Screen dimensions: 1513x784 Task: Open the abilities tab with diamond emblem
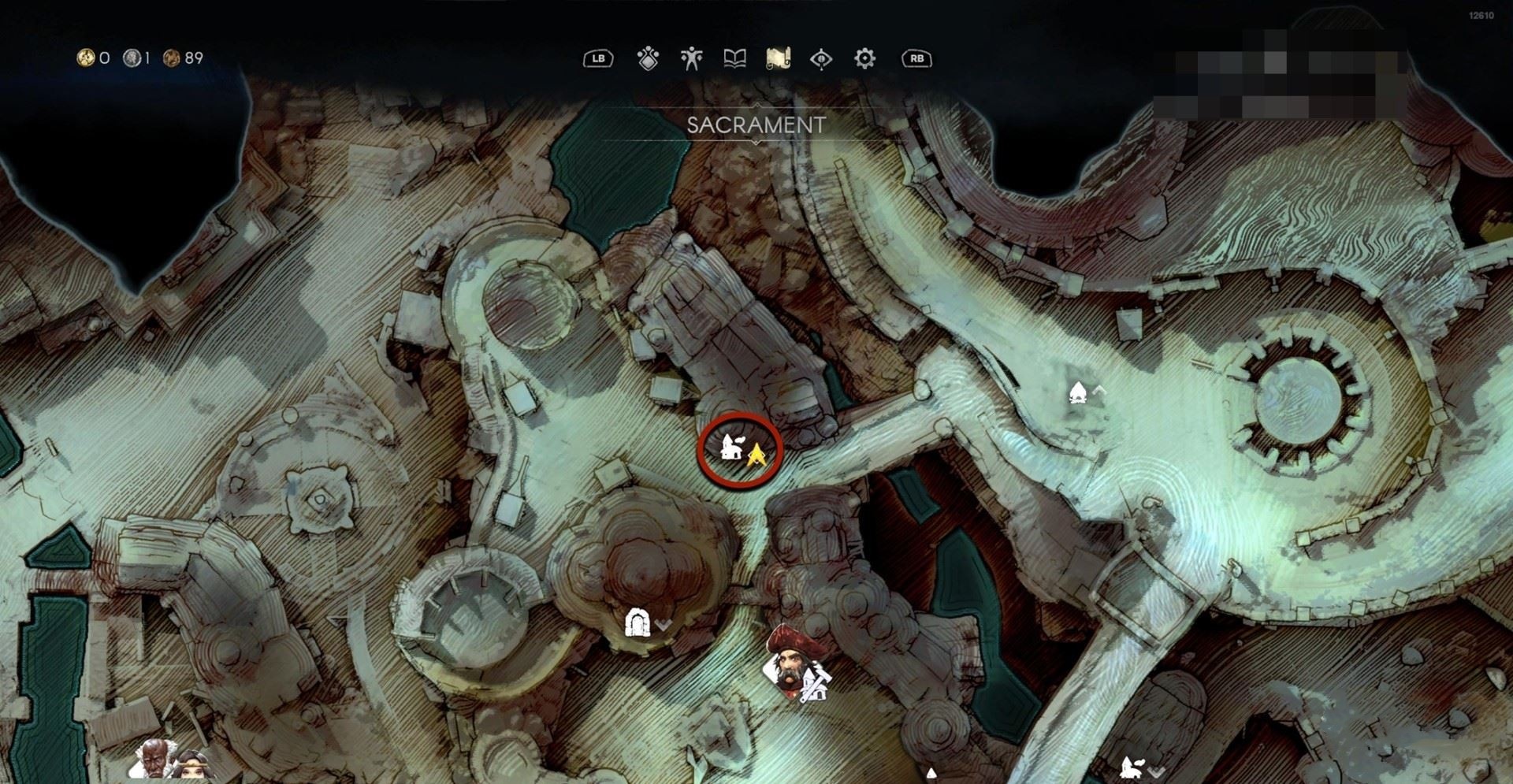[x=648, y=58]
